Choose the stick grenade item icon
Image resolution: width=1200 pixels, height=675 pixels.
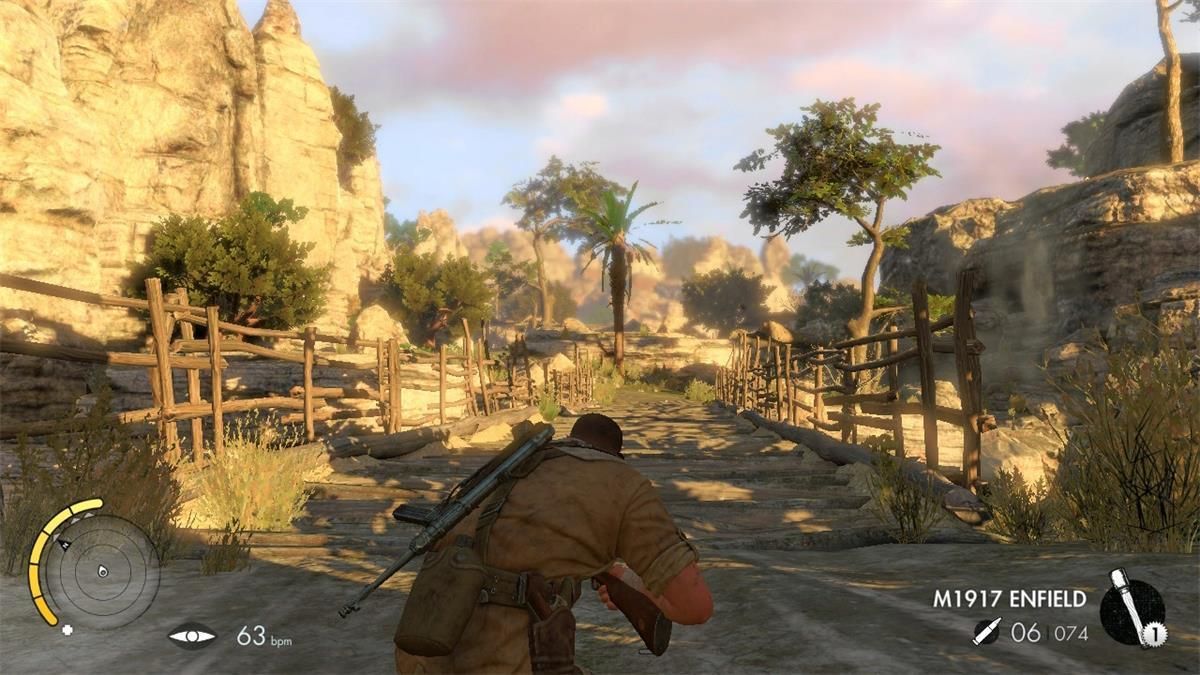click(x=1131, y=608)
